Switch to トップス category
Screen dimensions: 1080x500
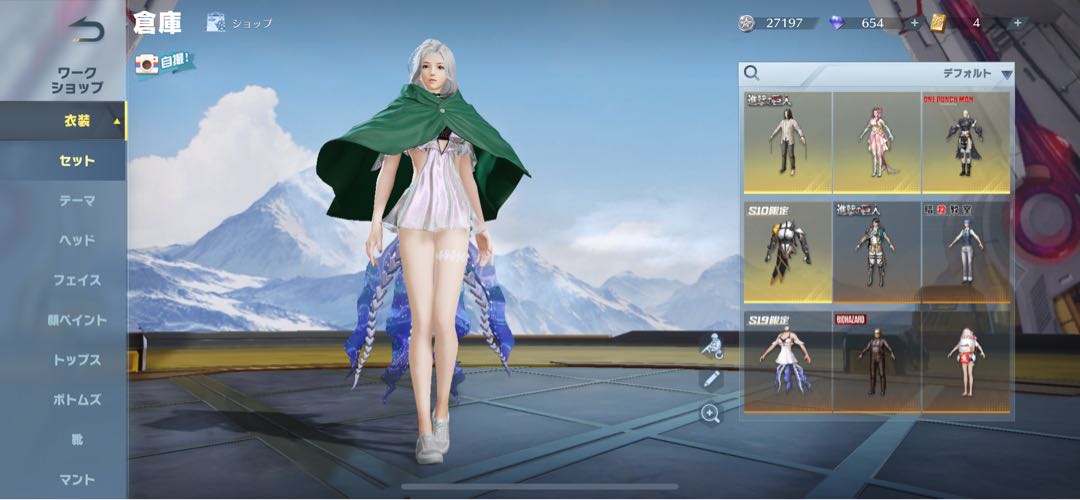[76, 360]
